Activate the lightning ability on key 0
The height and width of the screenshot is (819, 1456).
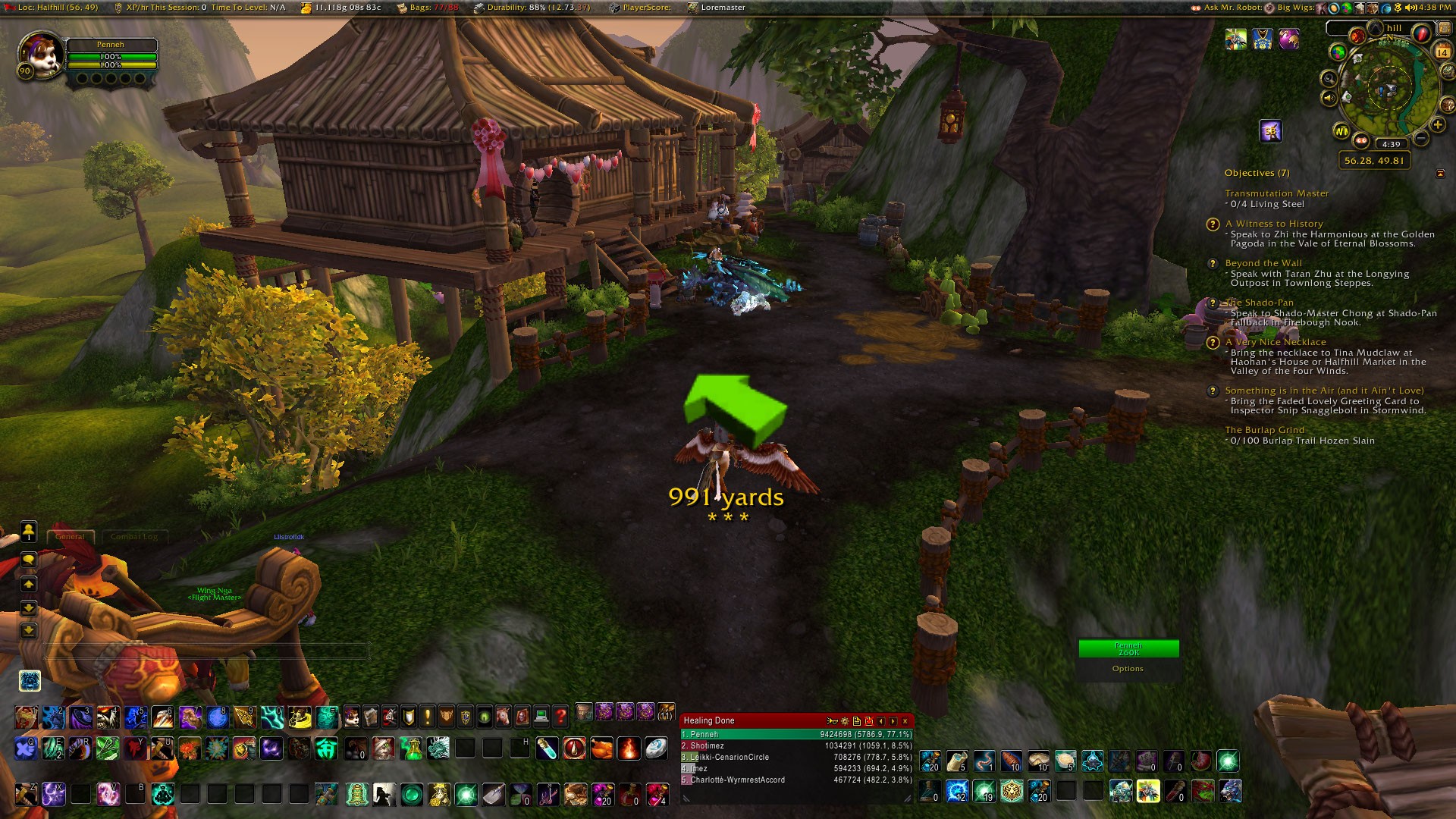click(x=271, y=715)
